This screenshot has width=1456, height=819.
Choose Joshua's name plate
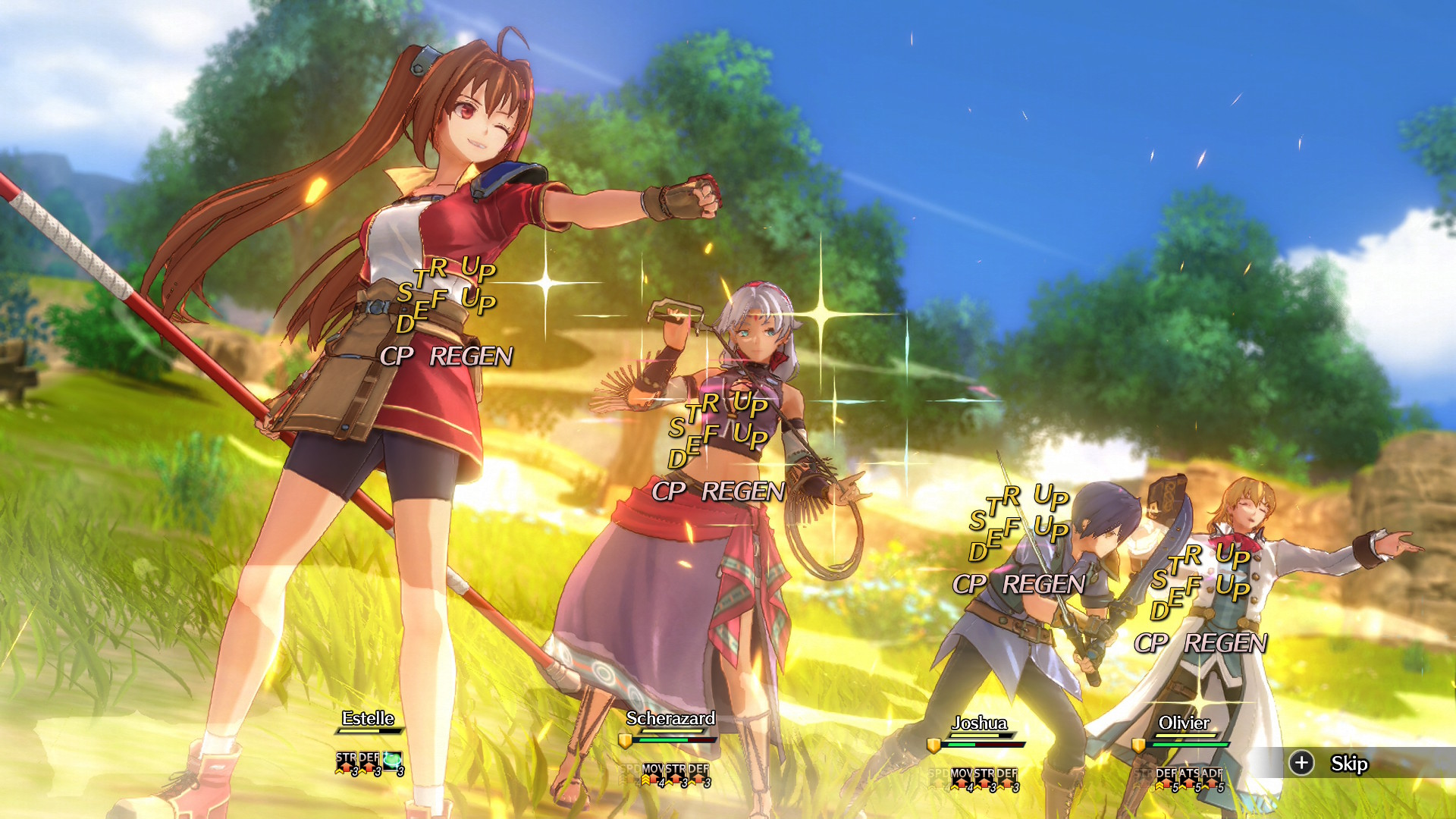(x=979, y=723)
